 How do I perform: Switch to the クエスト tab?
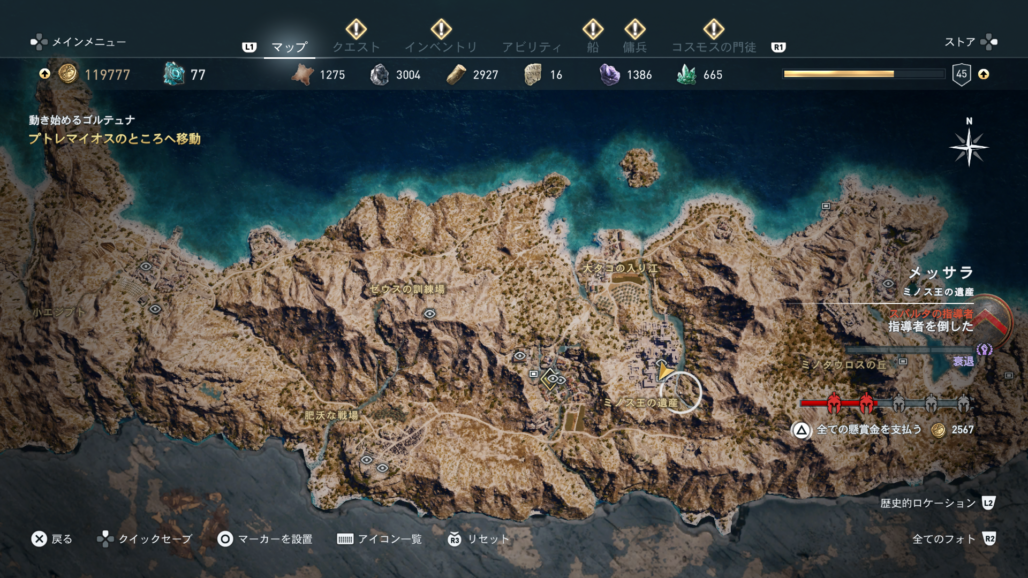click(356, 46)
